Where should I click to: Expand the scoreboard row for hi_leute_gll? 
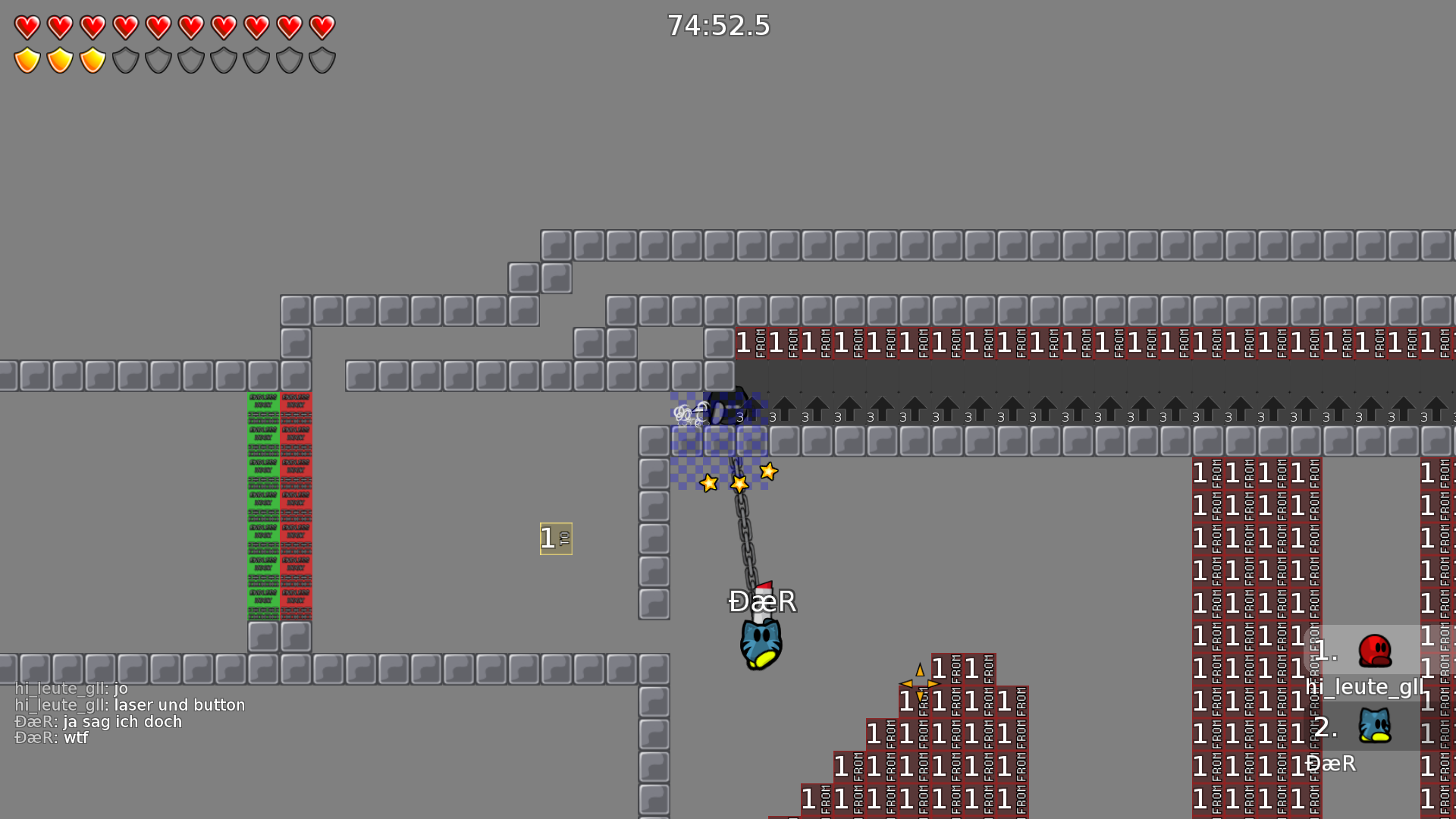point(1363,687)
